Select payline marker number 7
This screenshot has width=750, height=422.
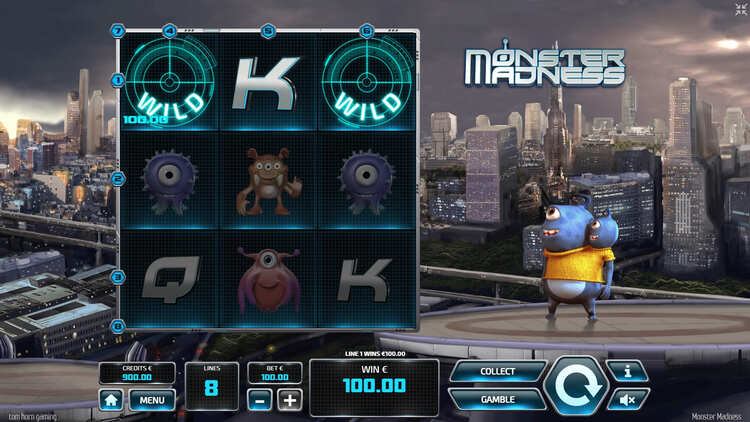click(118, 31)
